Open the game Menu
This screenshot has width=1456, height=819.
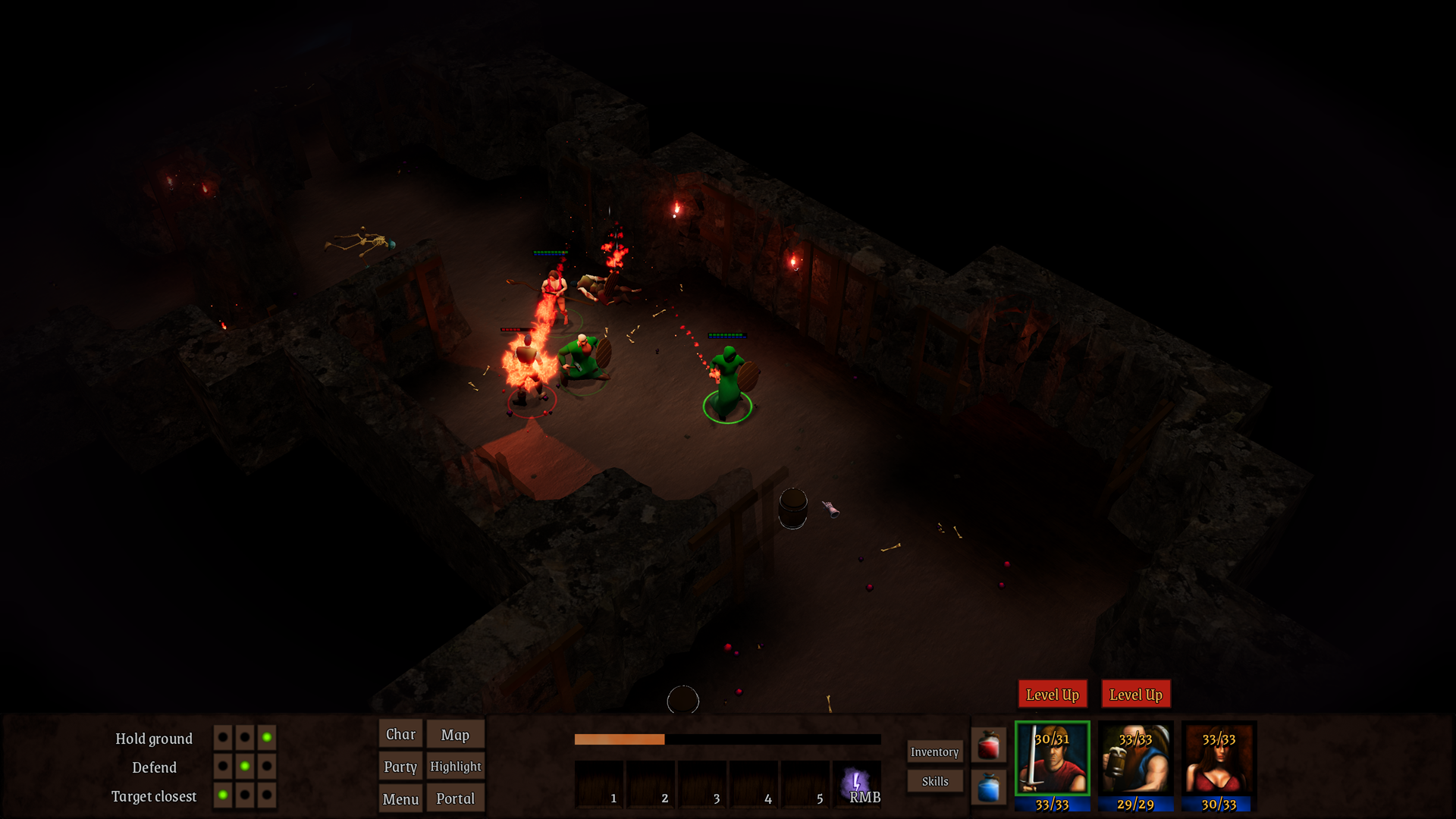click(x=400, y=799)
